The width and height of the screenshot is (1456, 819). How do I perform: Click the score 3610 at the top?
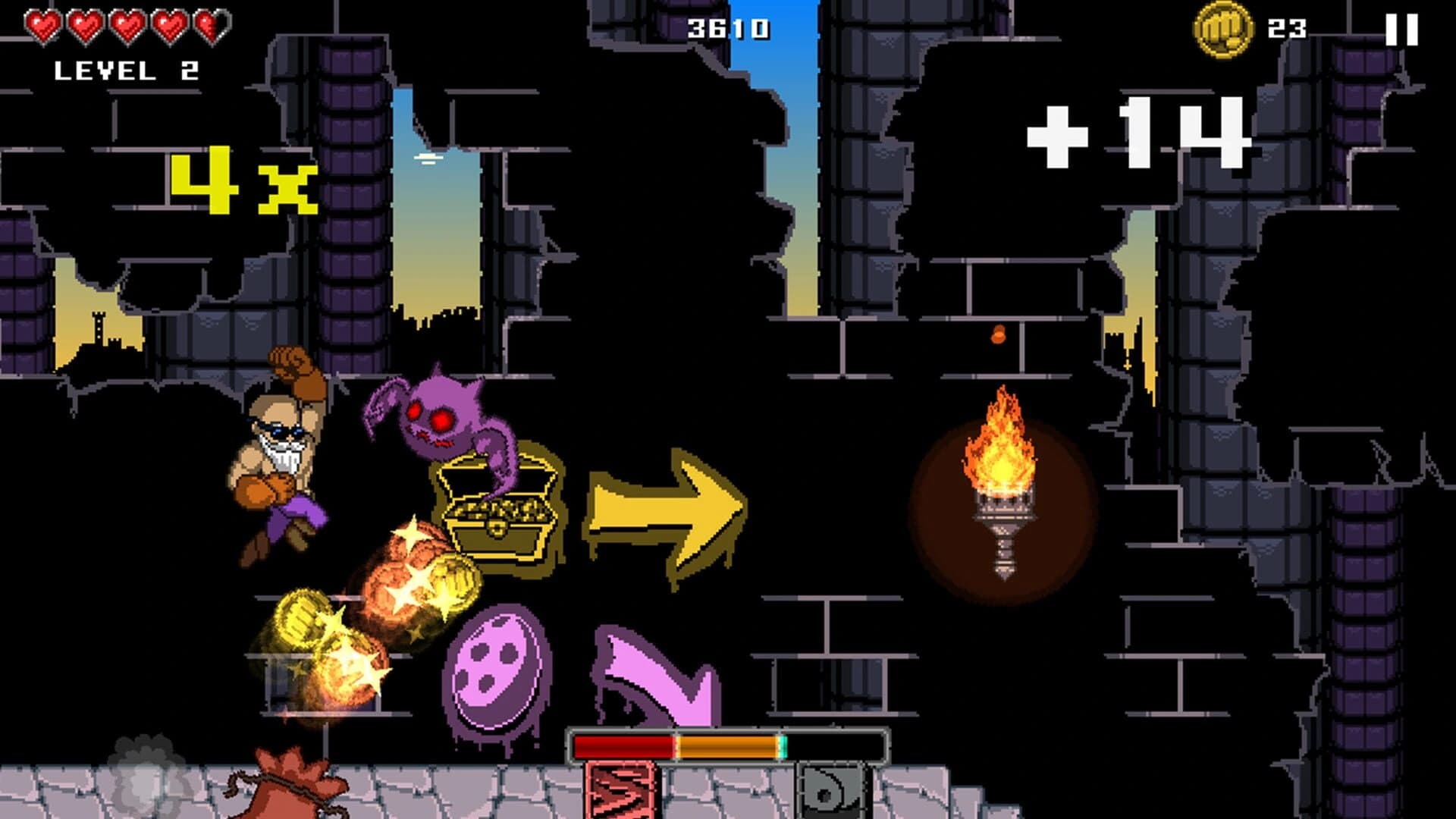pos(728,27)
